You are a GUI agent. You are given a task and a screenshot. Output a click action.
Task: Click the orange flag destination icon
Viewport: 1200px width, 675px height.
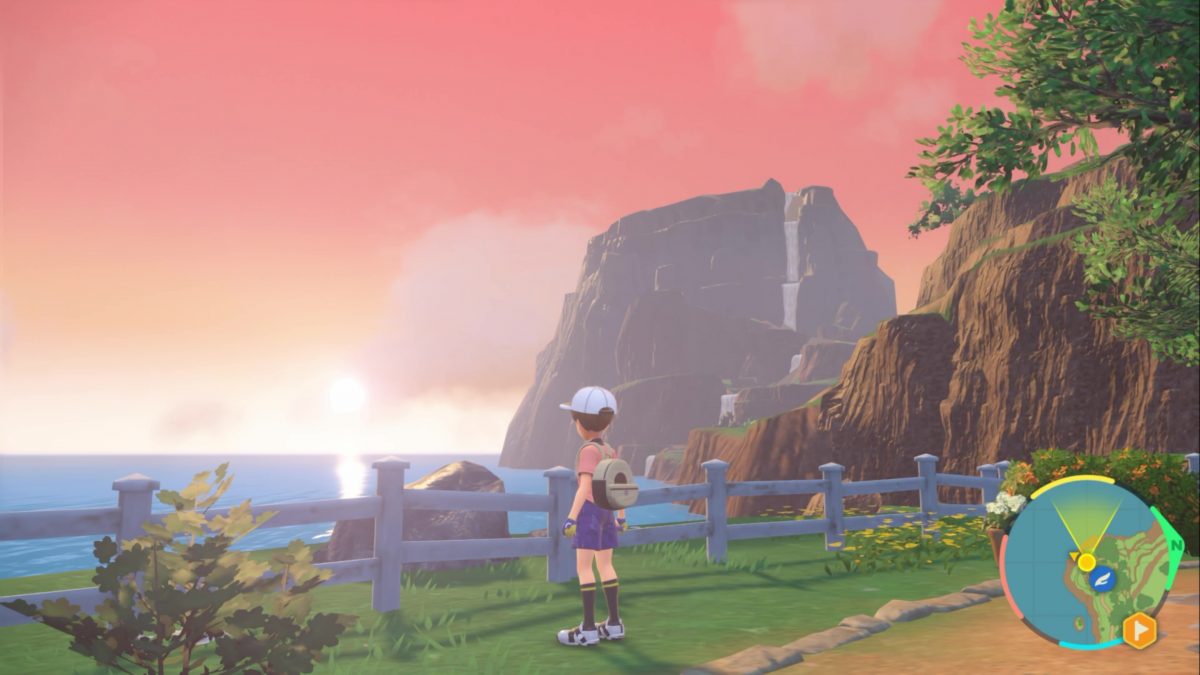tap(1139, 630)
